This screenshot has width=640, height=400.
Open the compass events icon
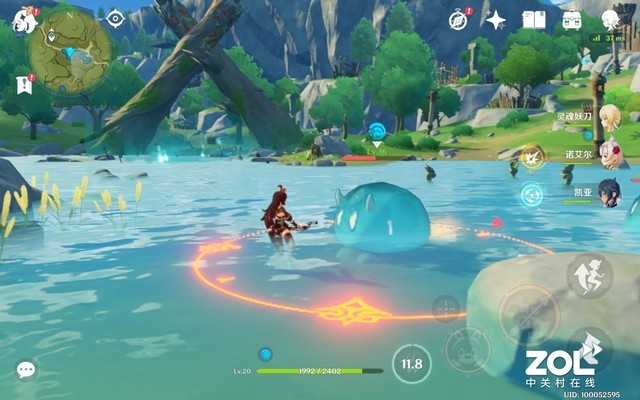[458, 19]
